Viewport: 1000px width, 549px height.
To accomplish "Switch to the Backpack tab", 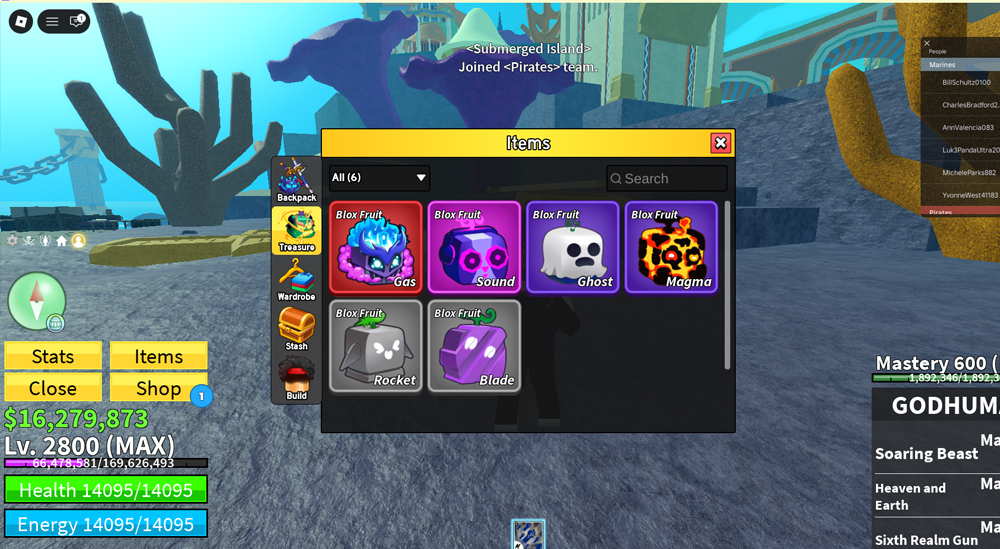I will click(x=296, y=181).
